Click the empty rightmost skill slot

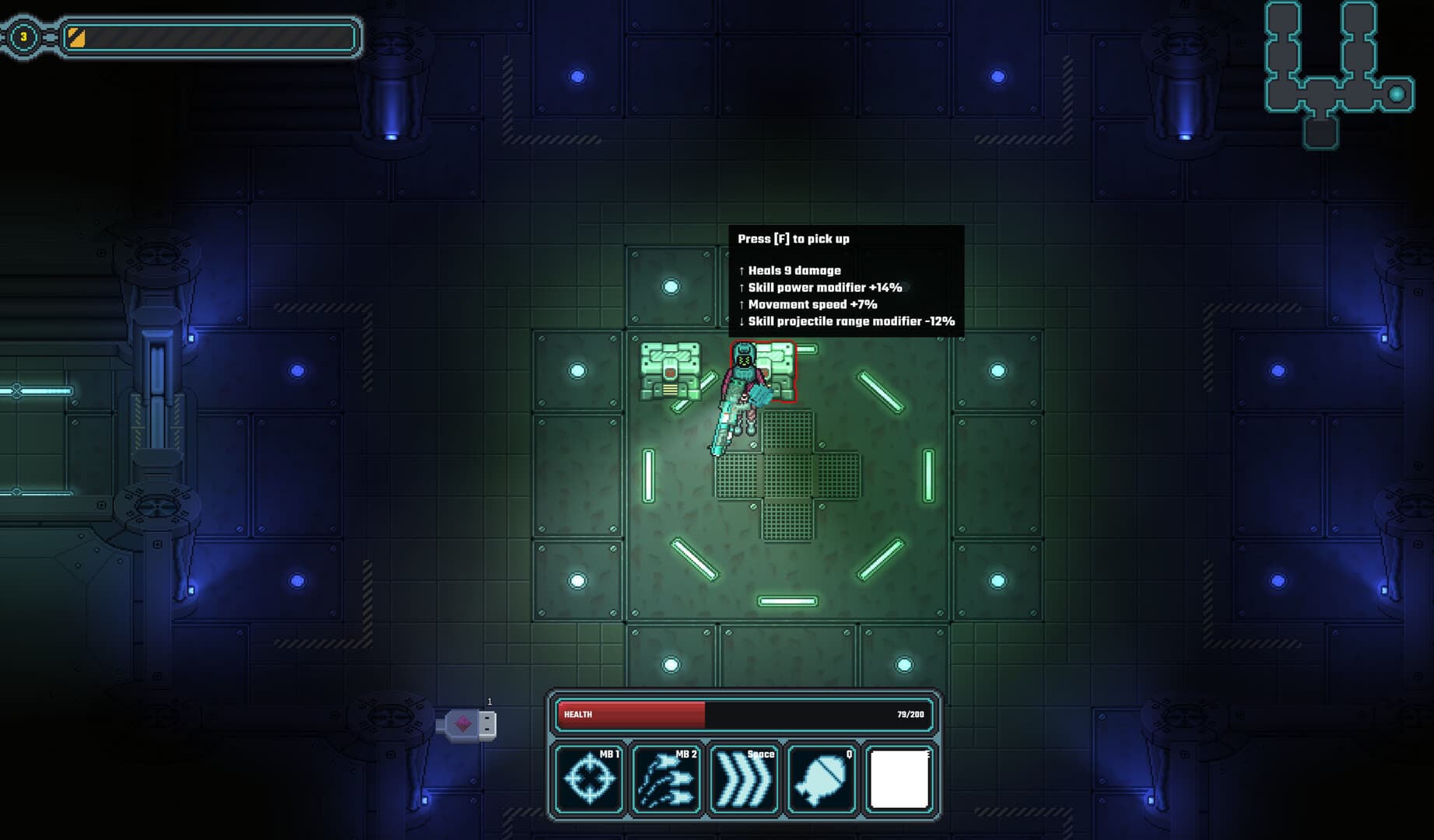tap(900, 779)
